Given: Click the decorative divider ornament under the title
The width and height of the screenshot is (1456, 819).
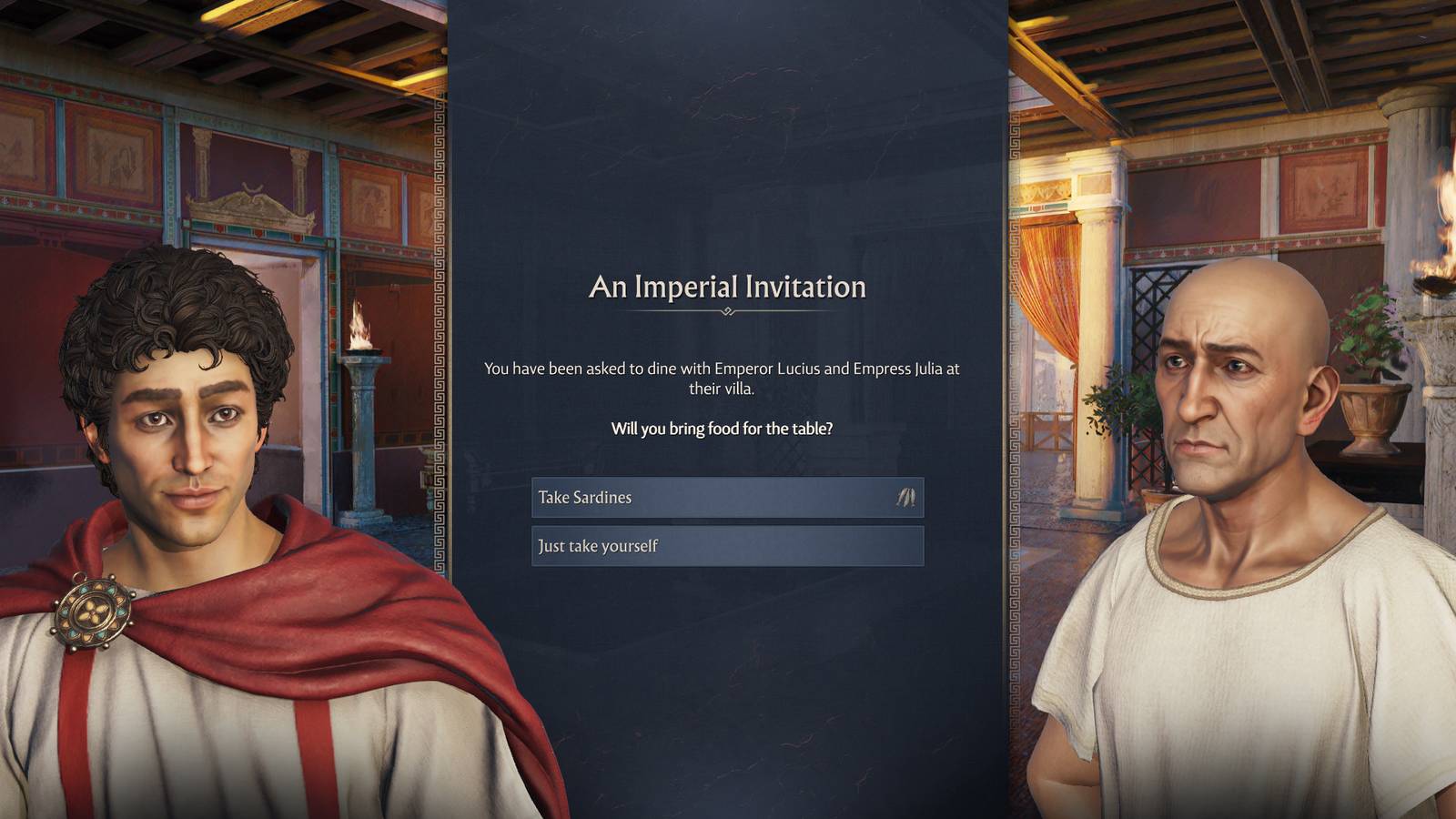Looking at the screenshot, I should click(x=728, y=312).
